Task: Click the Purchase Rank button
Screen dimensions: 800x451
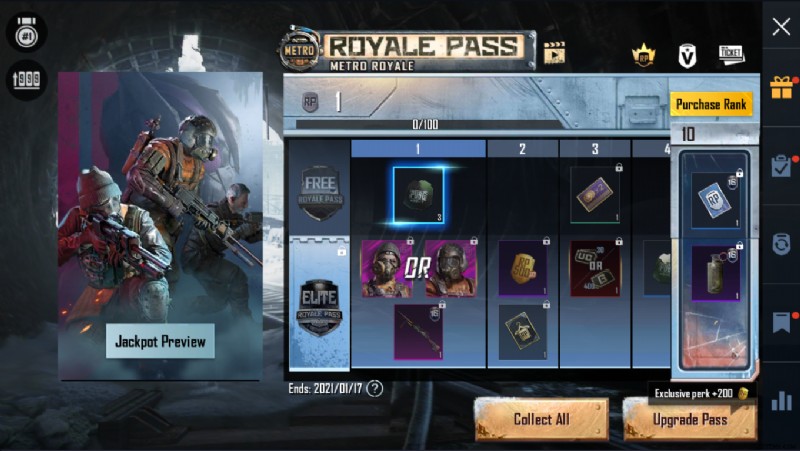Action: 711,104
